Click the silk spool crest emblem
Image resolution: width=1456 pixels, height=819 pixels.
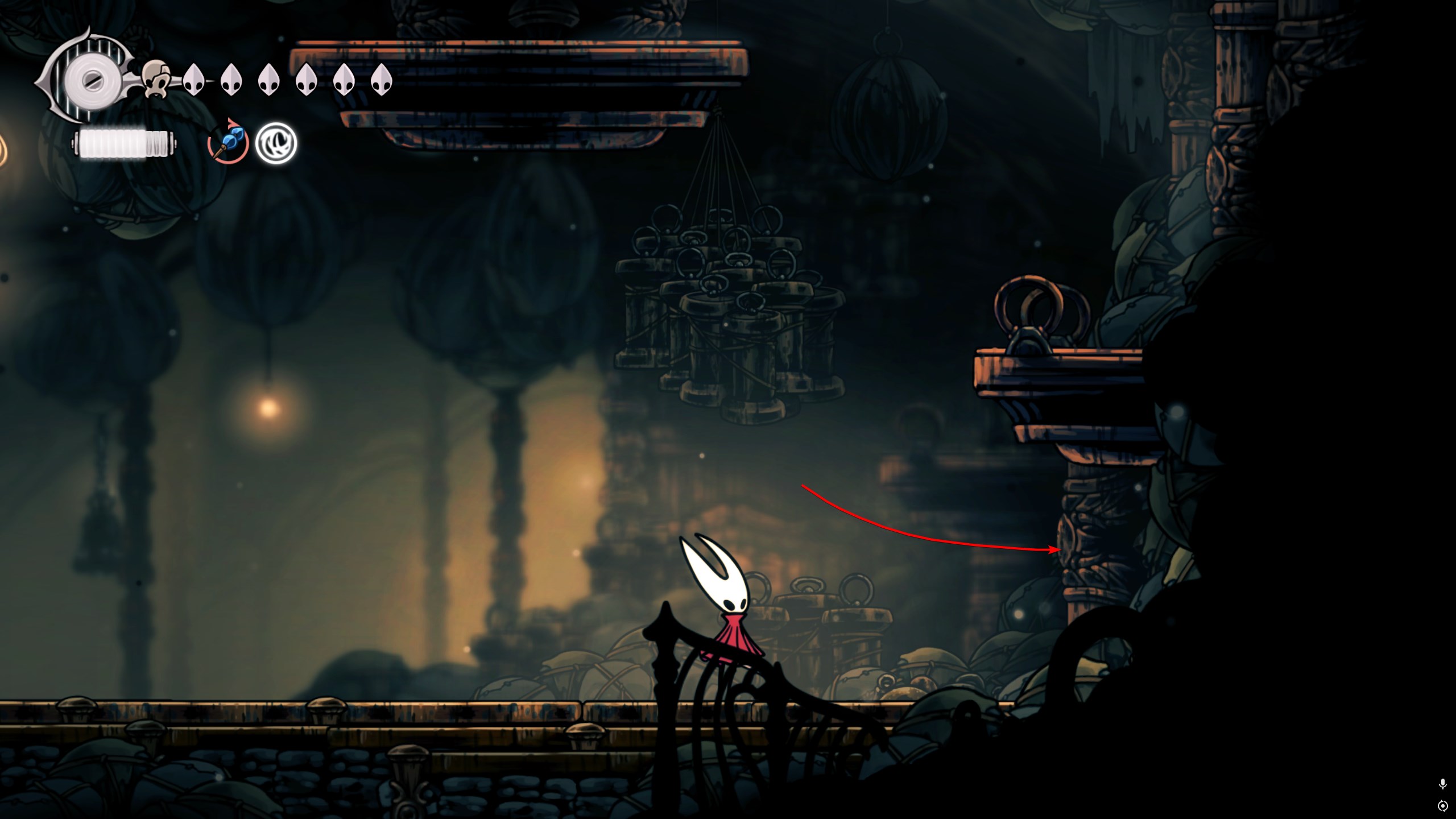click(x=90, y=80)
